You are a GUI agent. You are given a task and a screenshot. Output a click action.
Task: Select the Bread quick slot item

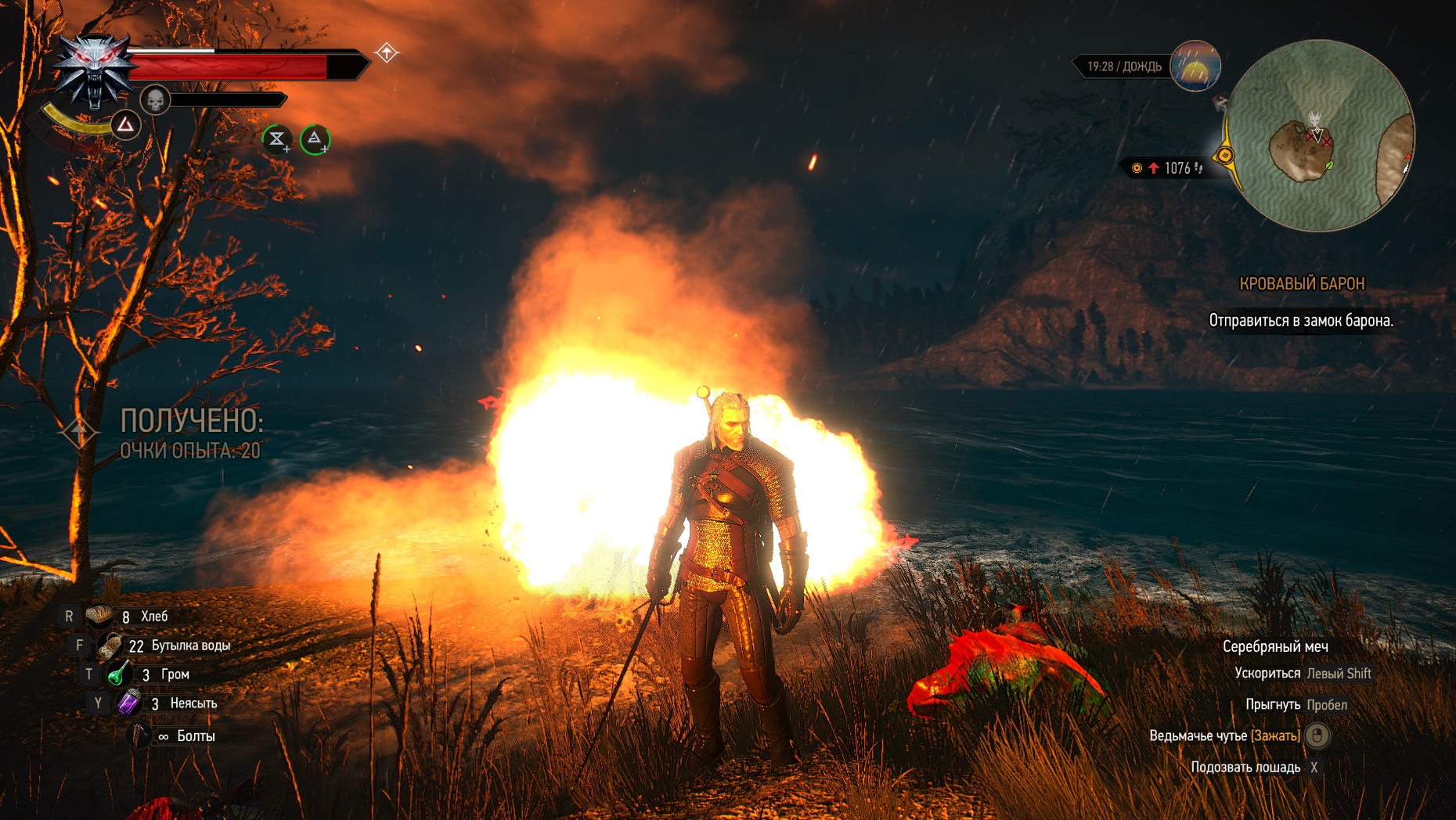(99, 616)
